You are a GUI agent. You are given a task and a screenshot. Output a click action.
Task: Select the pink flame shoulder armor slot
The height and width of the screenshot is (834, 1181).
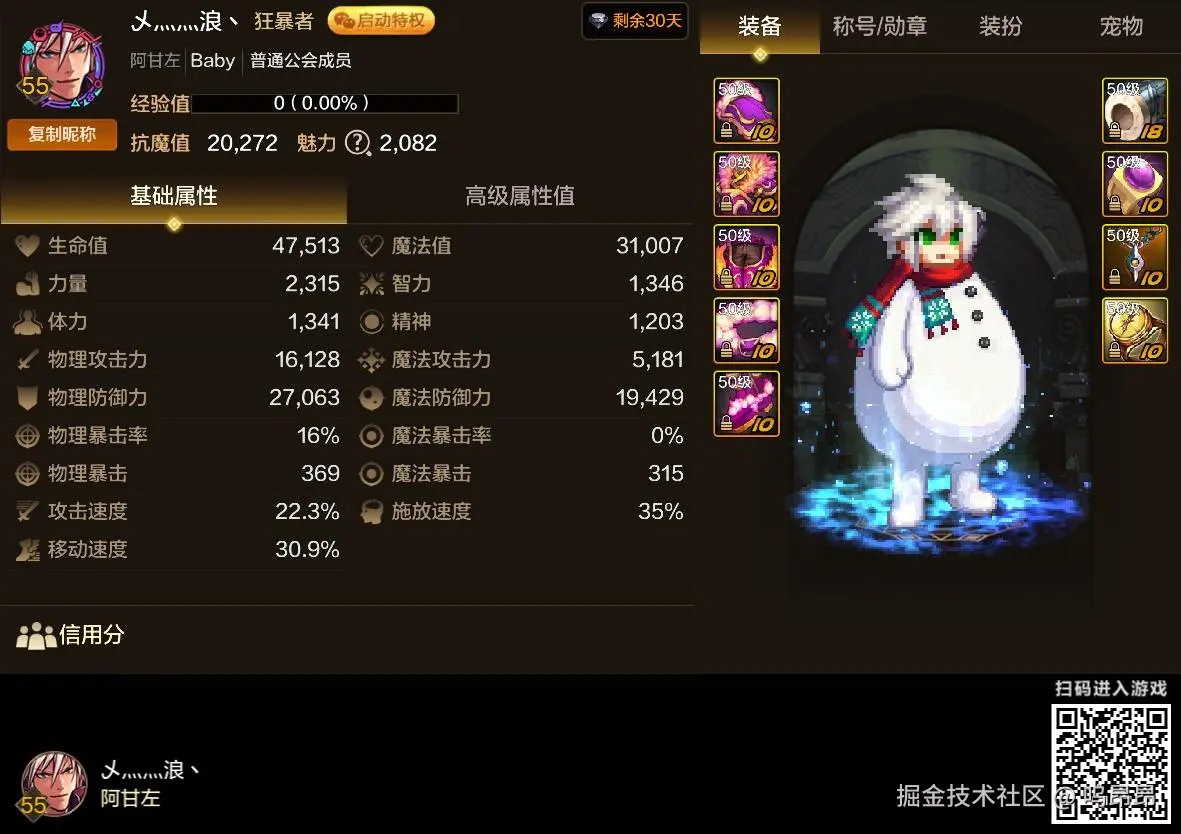(746, 184)
